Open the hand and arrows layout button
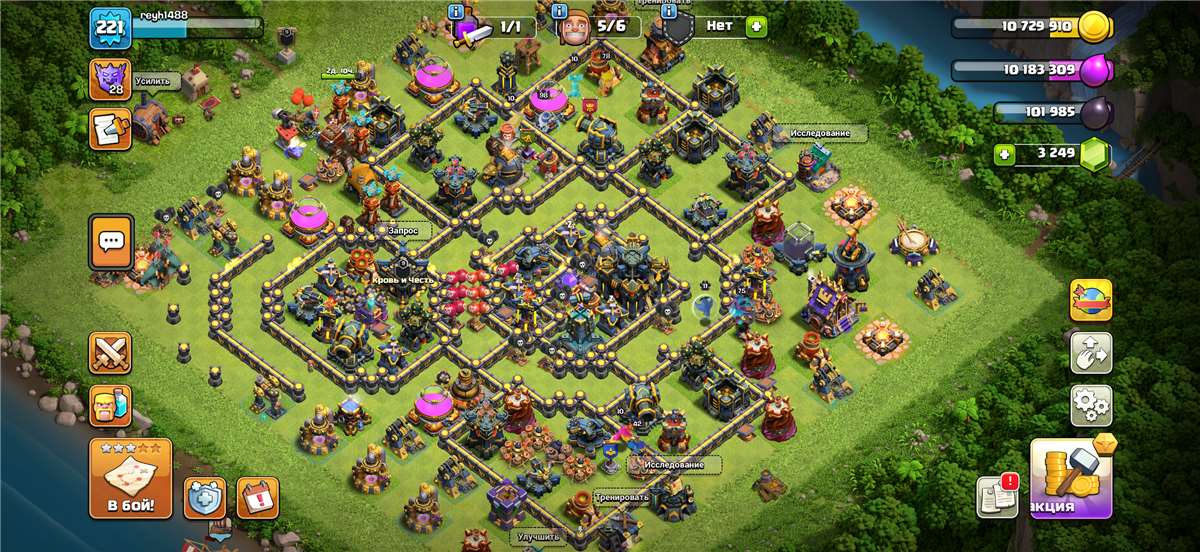1200x552 pixels. 1091,352
